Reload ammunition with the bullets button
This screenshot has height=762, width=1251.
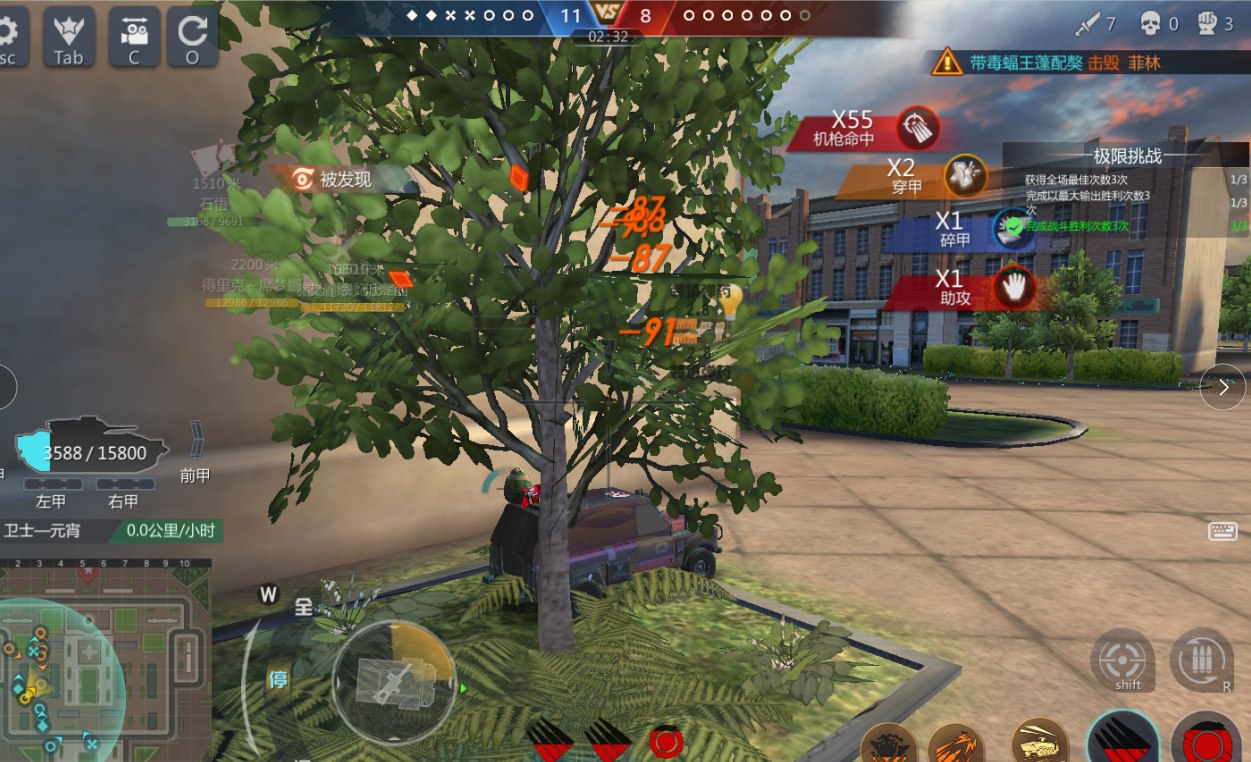point(1201,660)
